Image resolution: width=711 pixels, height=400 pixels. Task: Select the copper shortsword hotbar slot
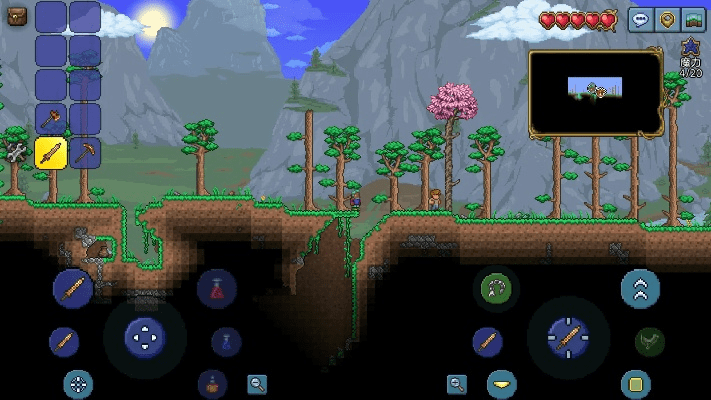[x=51, y=153]
